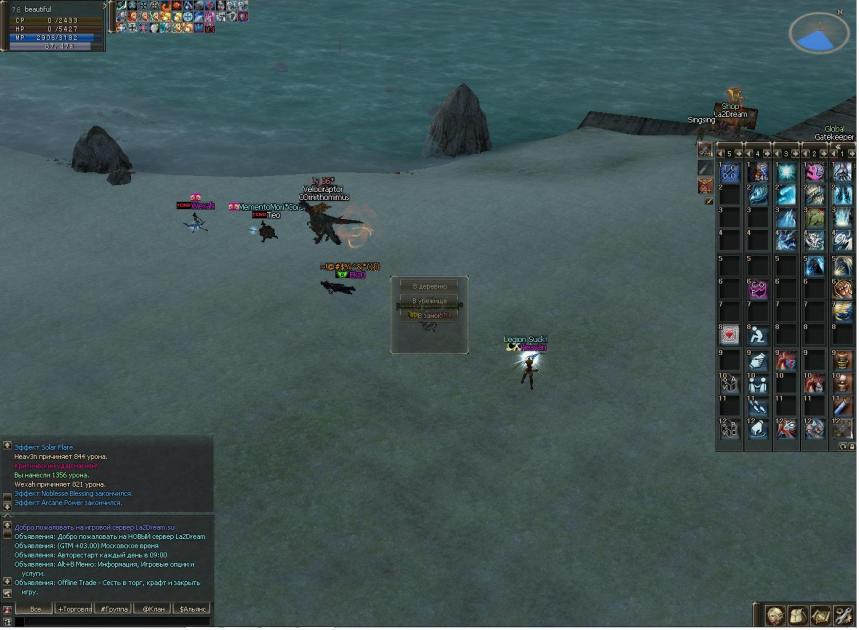
Task: Click the chat message input field
Action: click(x=110, y=622)
